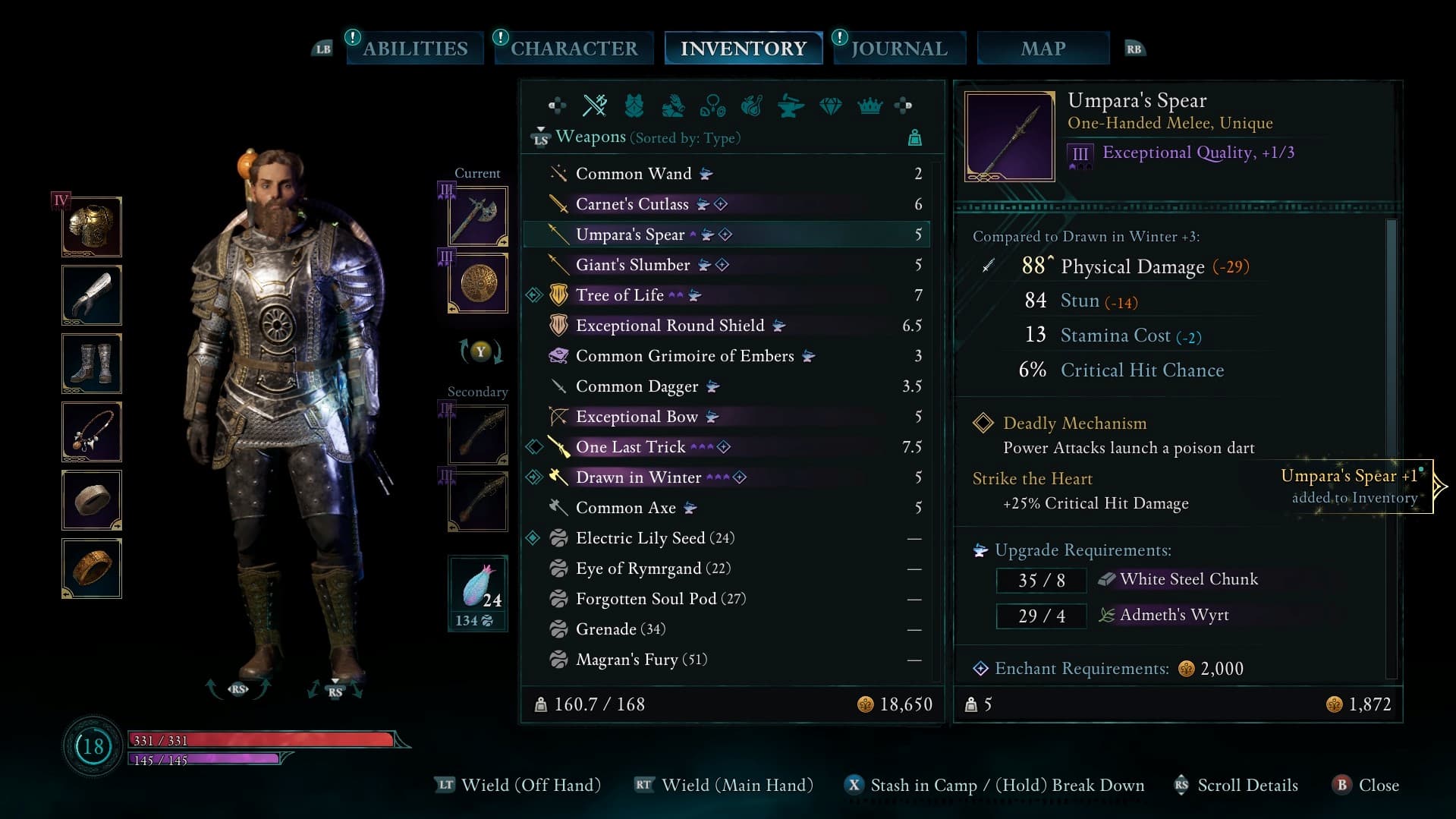Open the crown quest items filter

[x=871, y=106]
